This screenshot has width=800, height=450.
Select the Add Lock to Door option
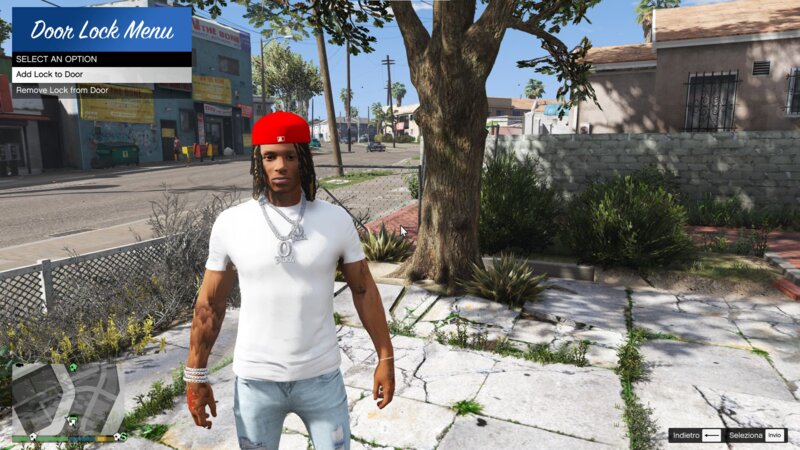[100, 75]
